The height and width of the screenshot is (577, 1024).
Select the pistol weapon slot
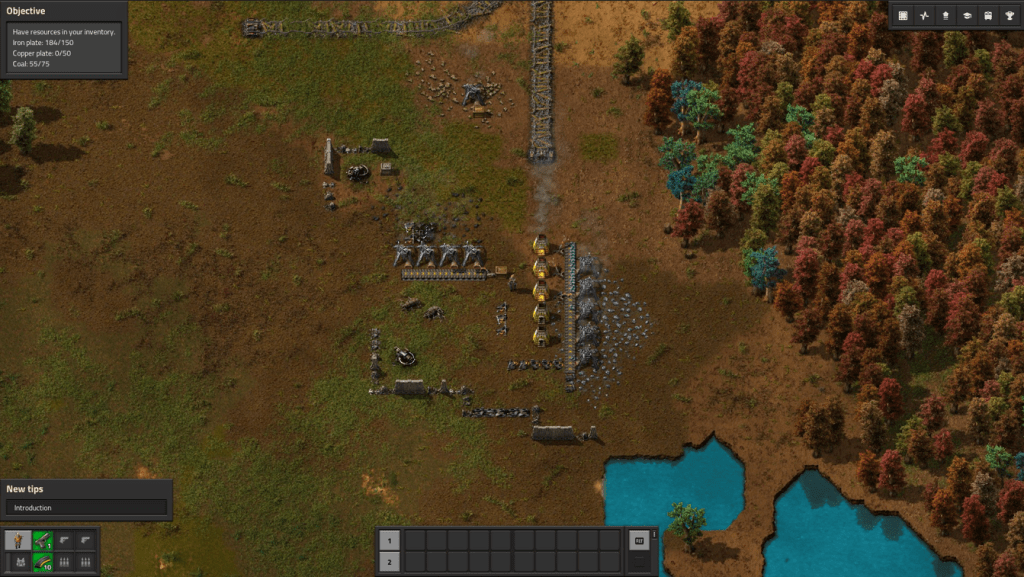point(42,540)
